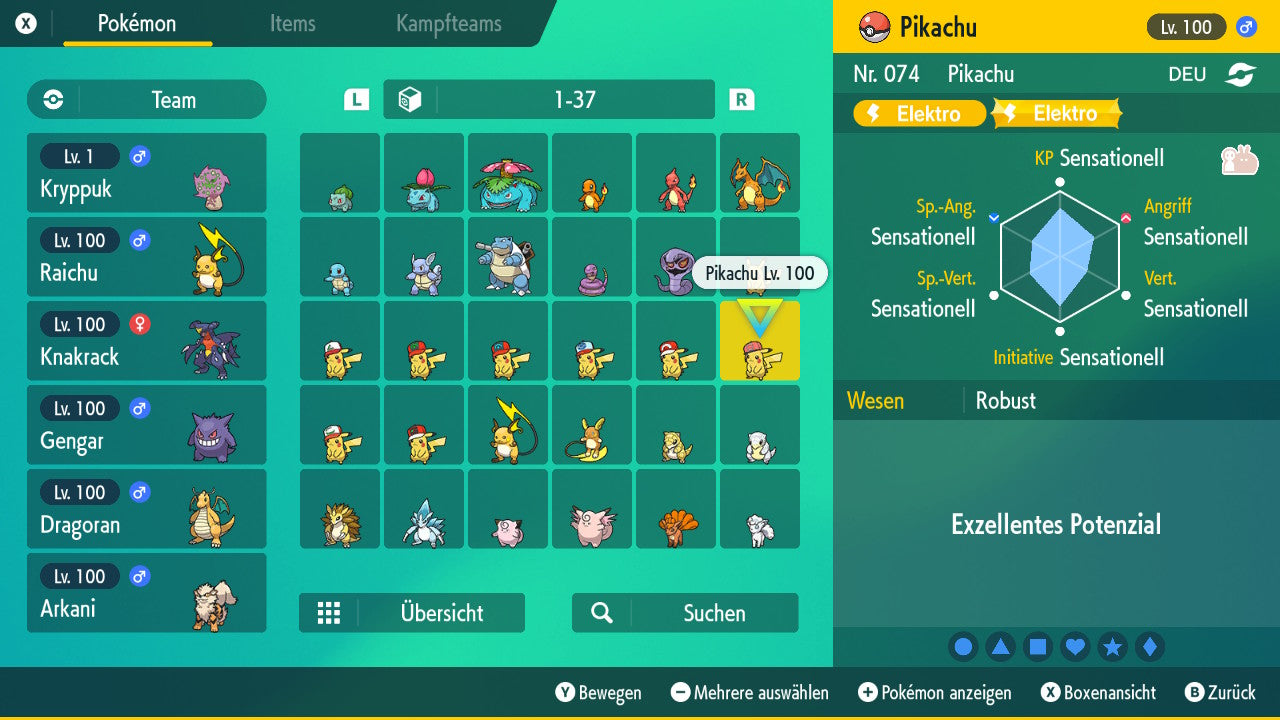Select Gengar in the team sidebar
The image size is (1280, 720).
pyautogui.click(x=147, y=425)
